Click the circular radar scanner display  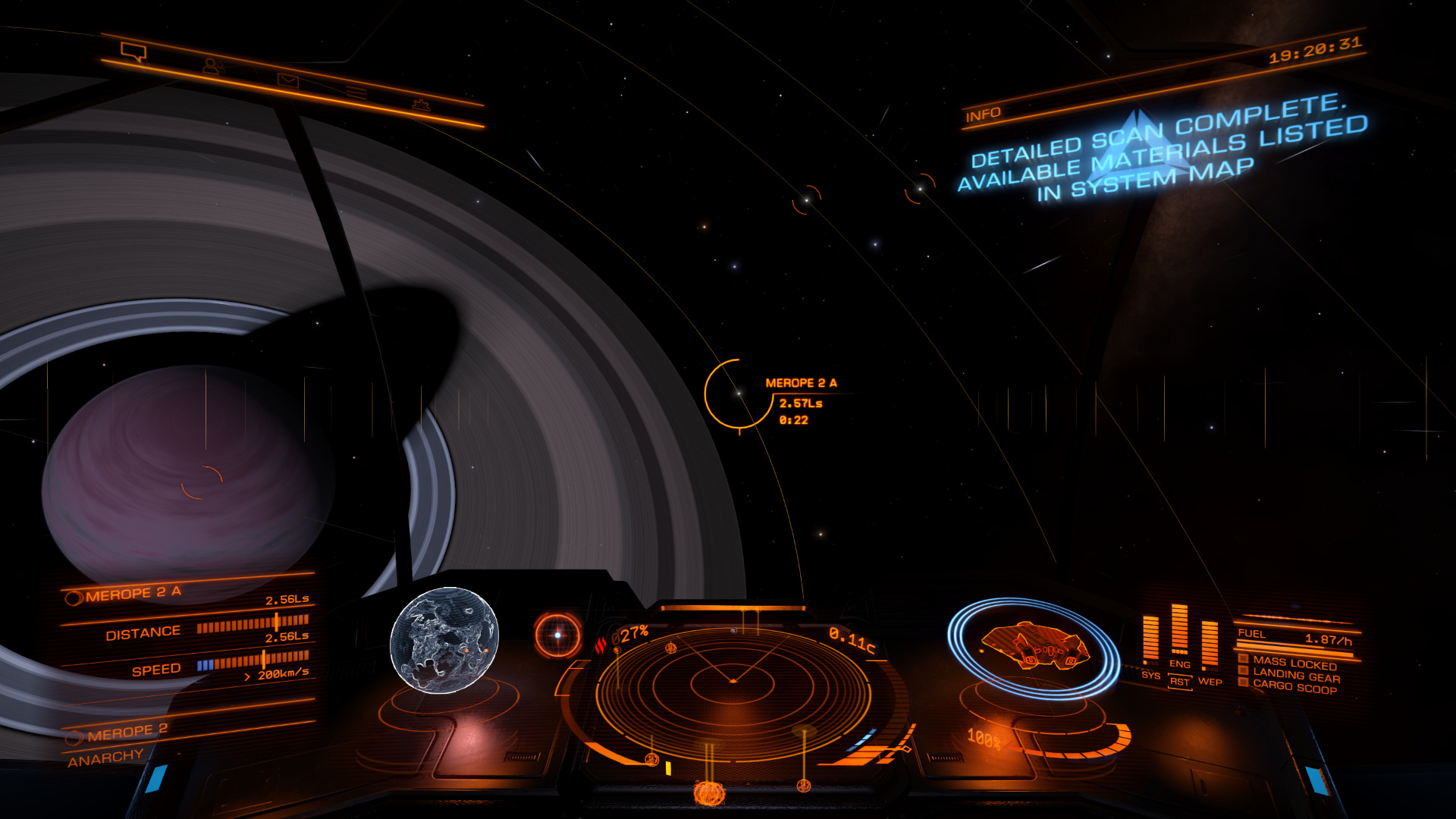(x=732, y=682)
